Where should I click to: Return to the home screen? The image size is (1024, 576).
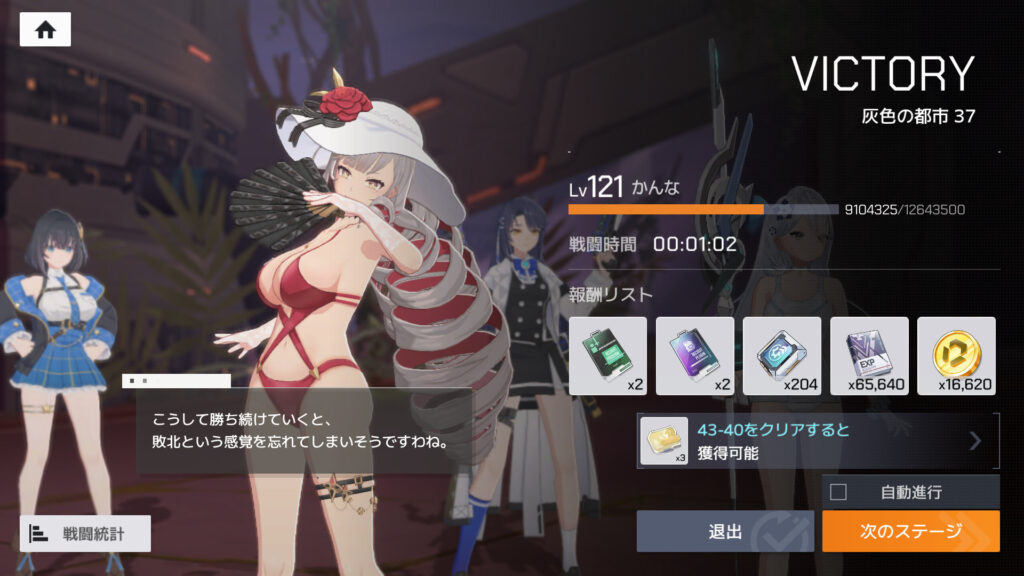tap(45, 30)
